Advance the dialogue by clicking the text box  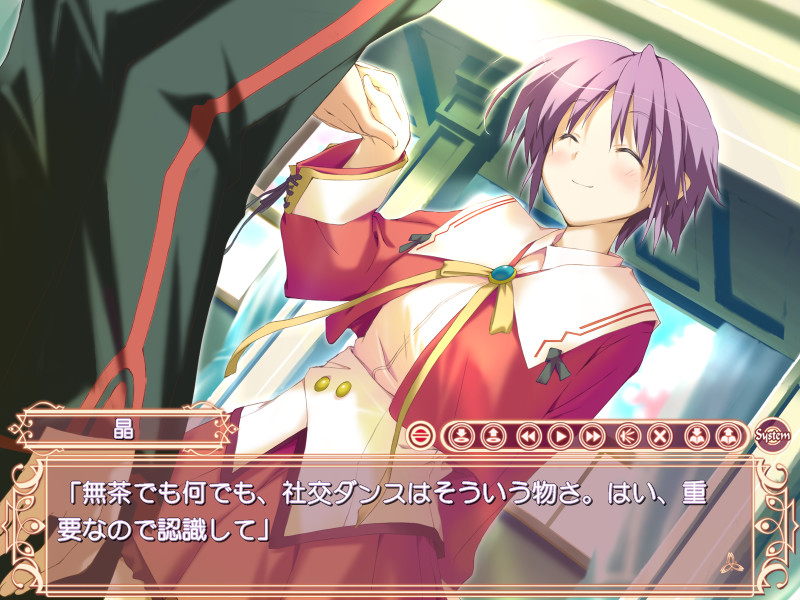(x=400, y=520)
